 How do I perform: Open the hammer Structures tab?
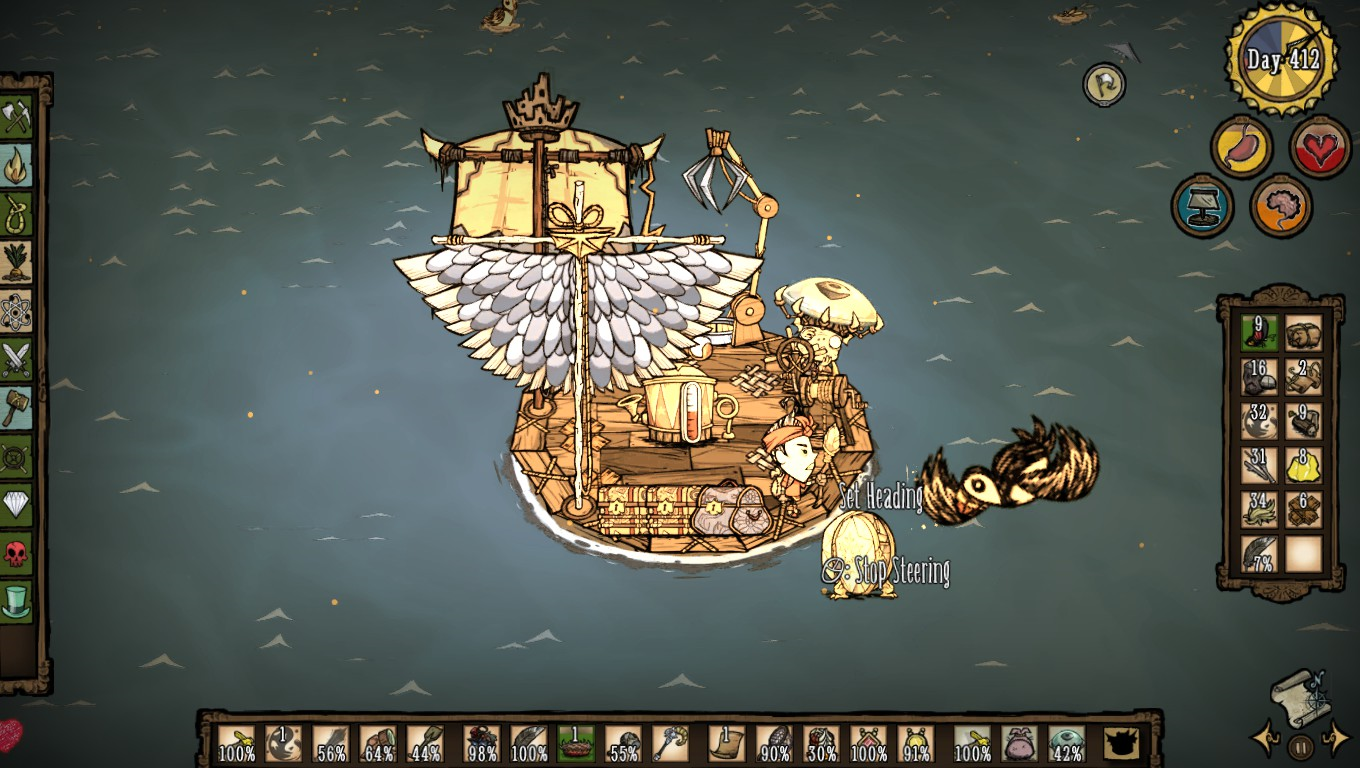coord(16,407)
